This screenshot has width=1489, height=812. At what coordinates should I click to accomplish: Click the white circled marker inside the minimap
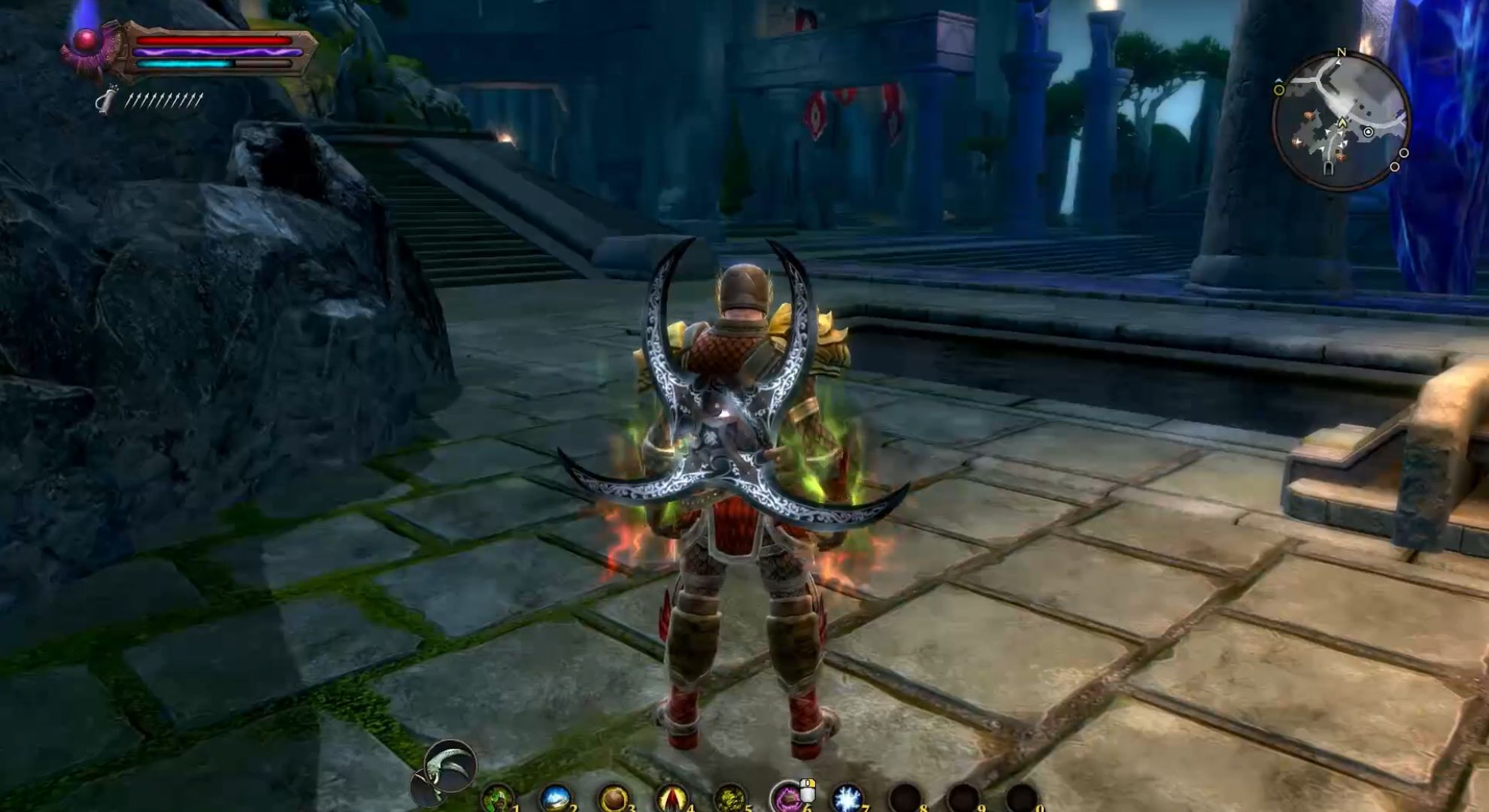click(x=1369, y=132)
